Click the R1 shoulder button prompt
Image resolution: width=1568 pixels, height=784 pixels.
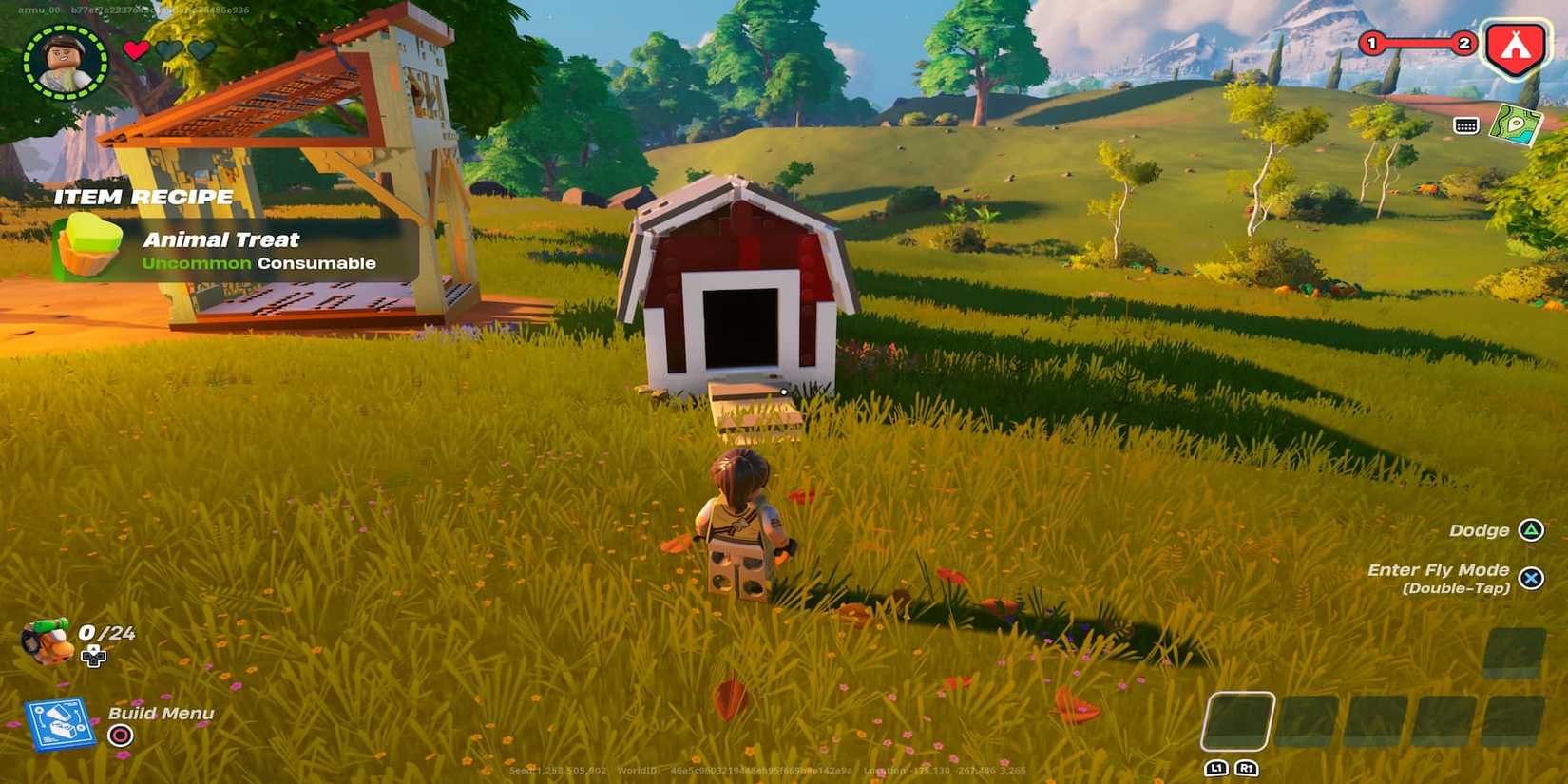1248,768
